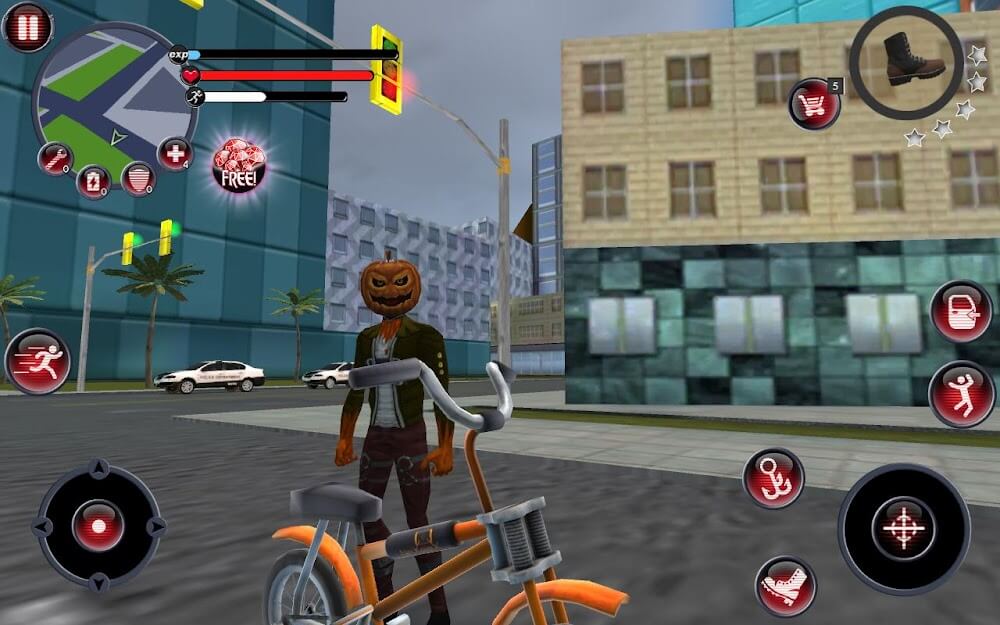
Task: Use the battery energy item
Action: pos(93,181)
